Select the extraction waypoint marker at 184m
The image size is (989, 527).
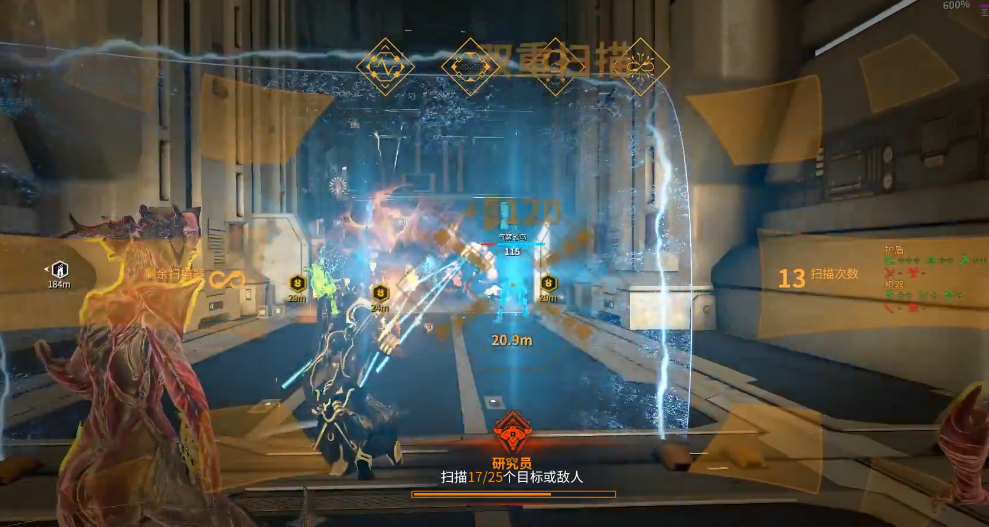59,268
